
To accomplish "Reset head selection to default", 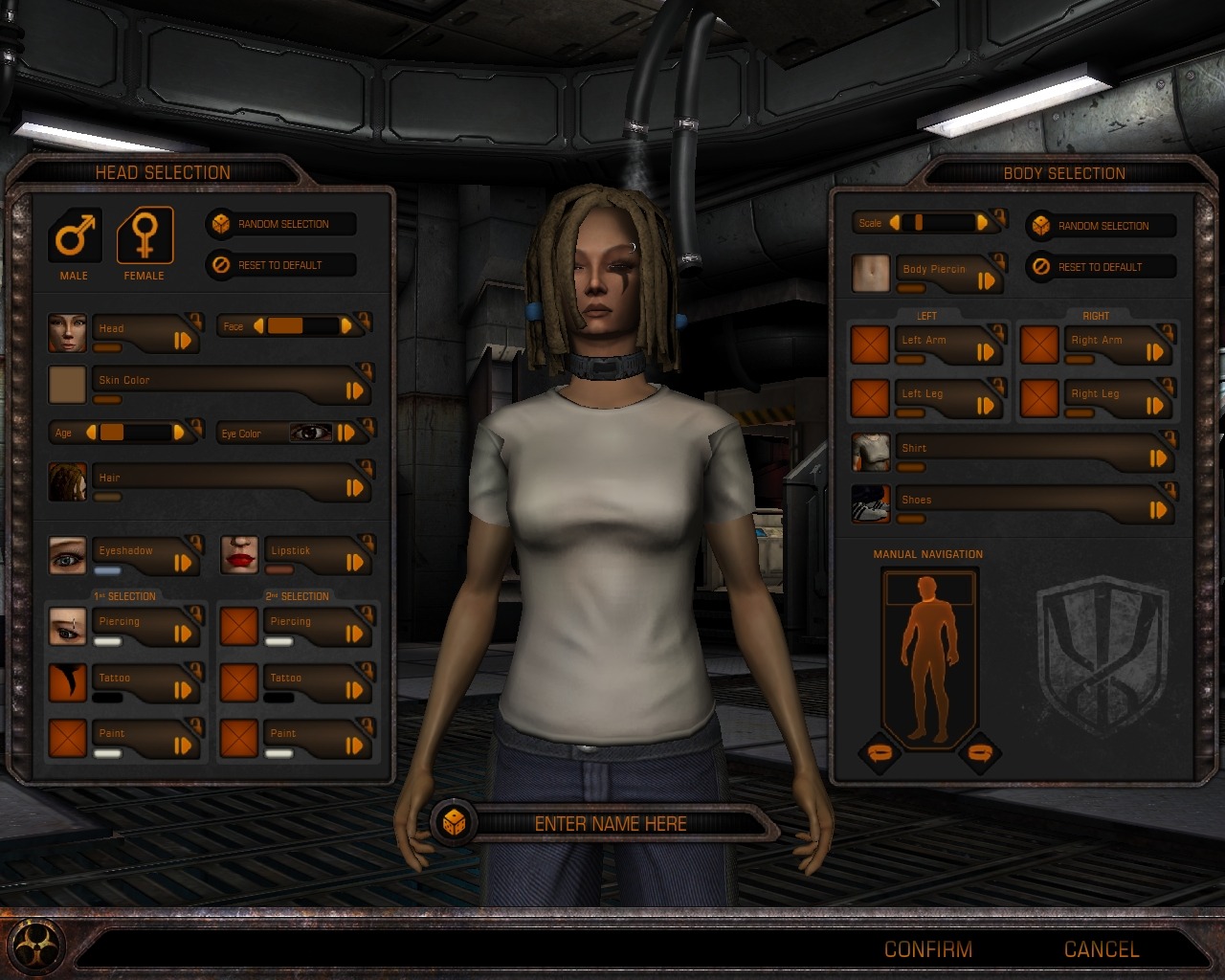I will [x=281, y=265].
